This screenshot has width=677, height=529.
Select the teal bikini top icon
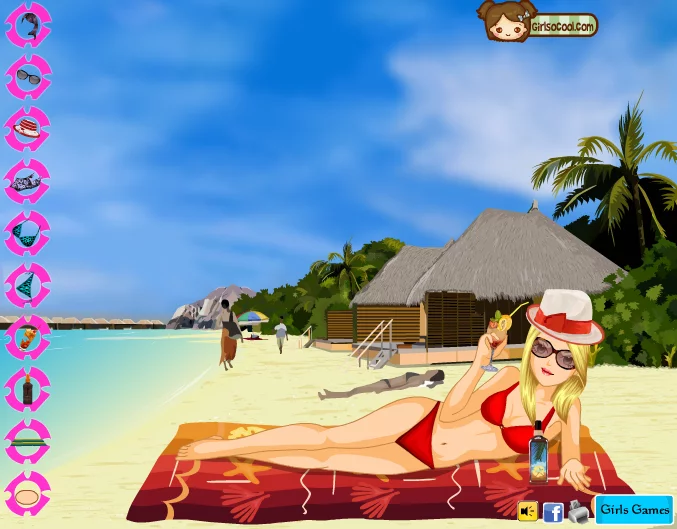pos(27,234)
